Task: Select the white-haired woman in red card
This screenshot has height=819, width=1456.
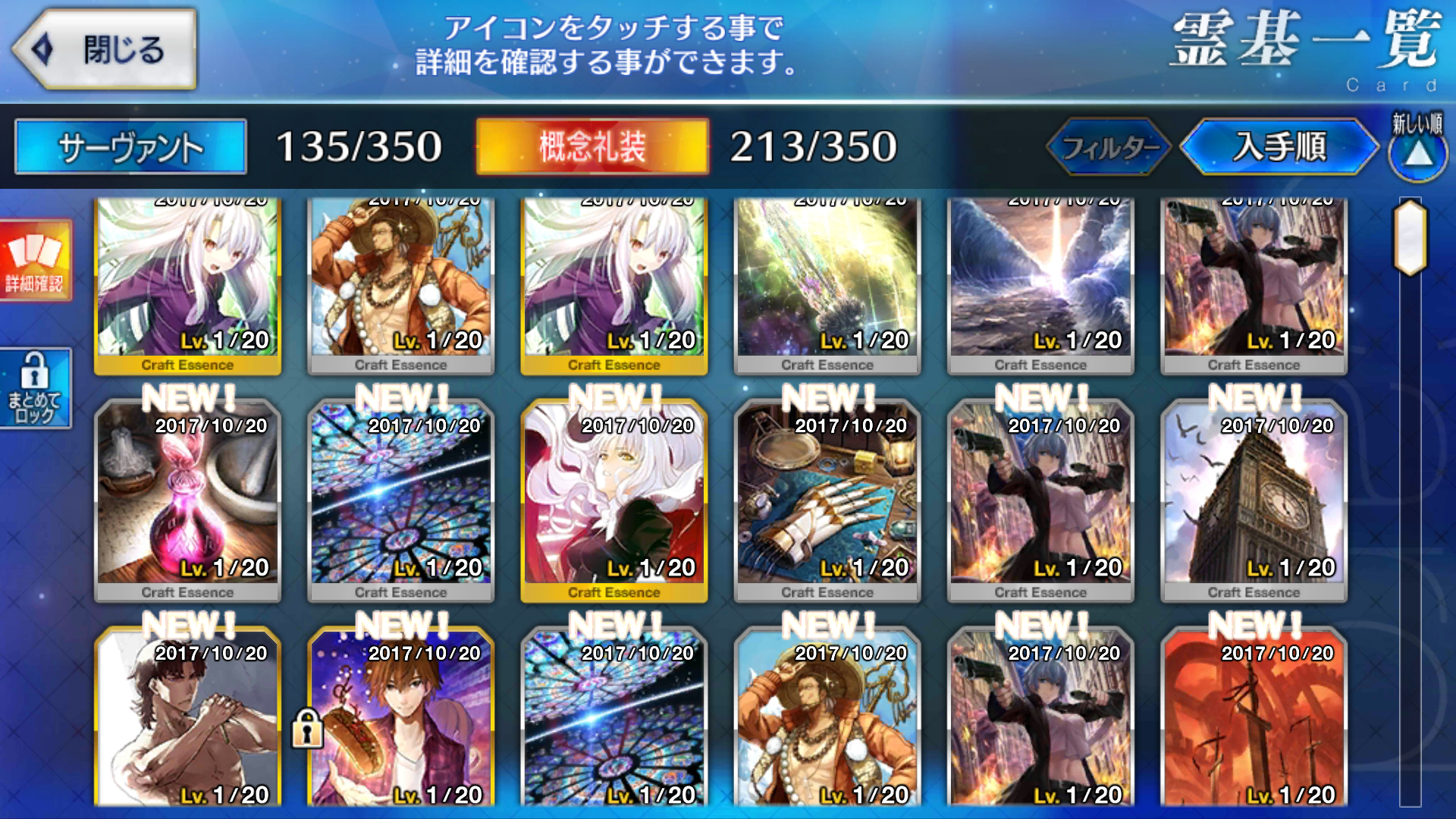Action: pos(614,500)
